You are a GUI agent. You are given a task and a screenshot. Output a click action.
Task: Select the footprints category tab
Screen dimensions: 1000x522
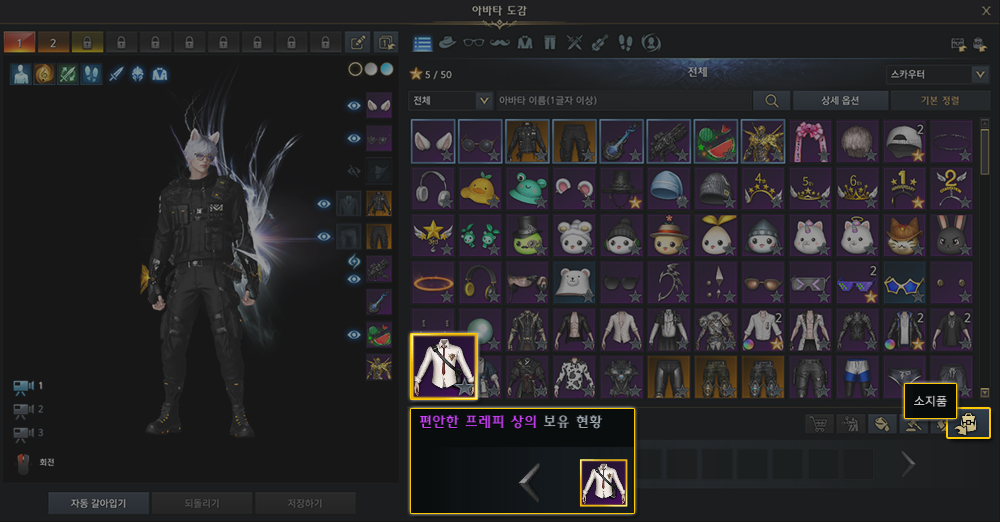(625, 43)
